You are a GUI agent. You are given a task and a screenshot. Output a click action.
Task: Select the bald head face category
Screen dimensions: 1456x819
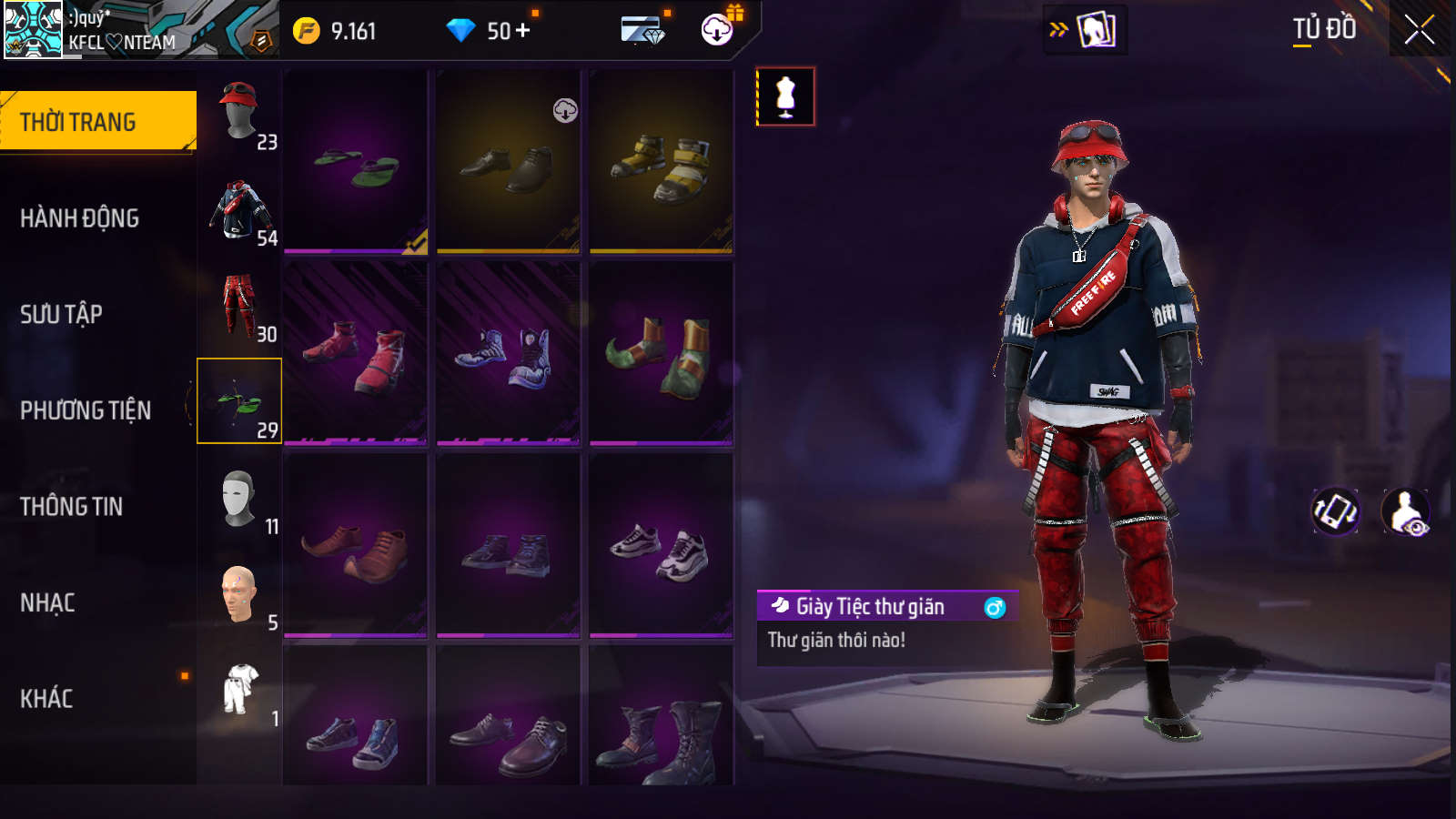coord(239,594)
